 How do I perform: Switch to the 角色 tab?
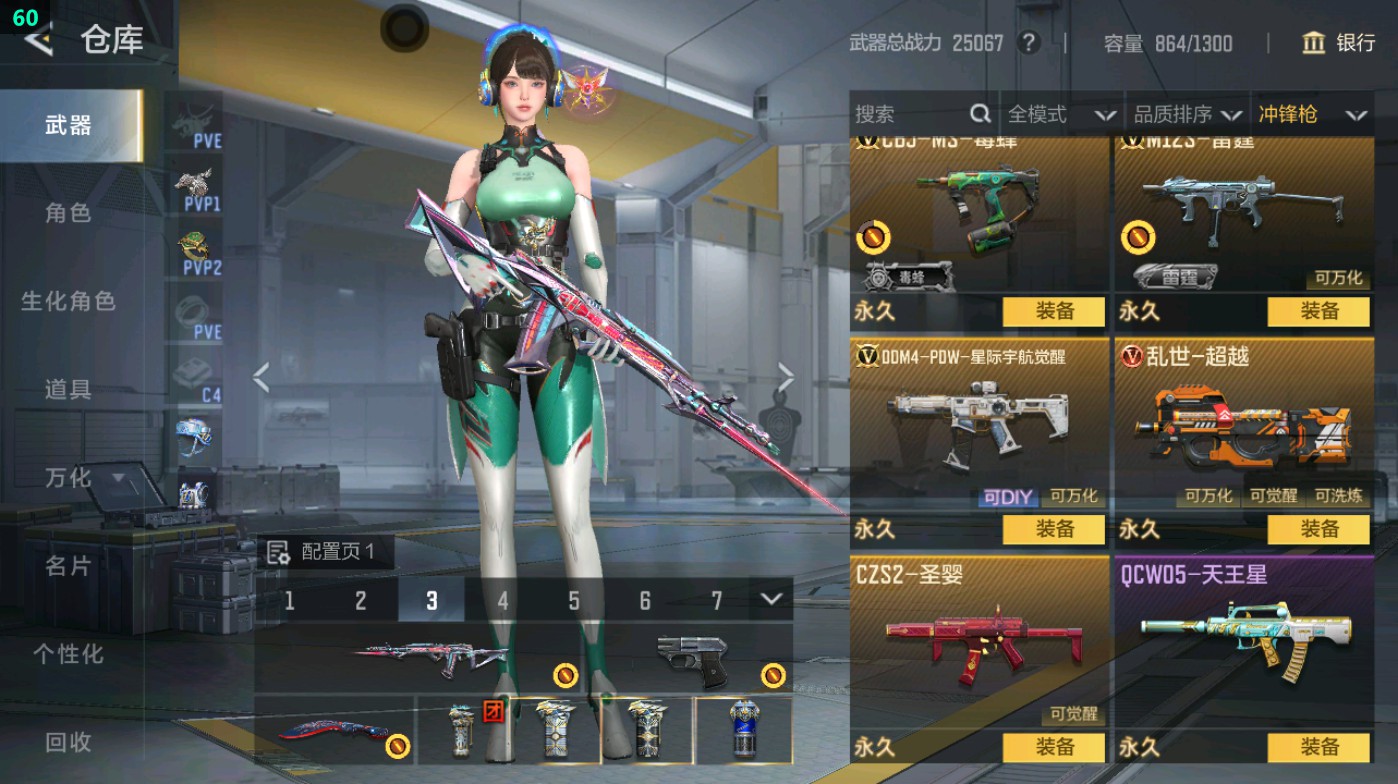click(67, 215)
